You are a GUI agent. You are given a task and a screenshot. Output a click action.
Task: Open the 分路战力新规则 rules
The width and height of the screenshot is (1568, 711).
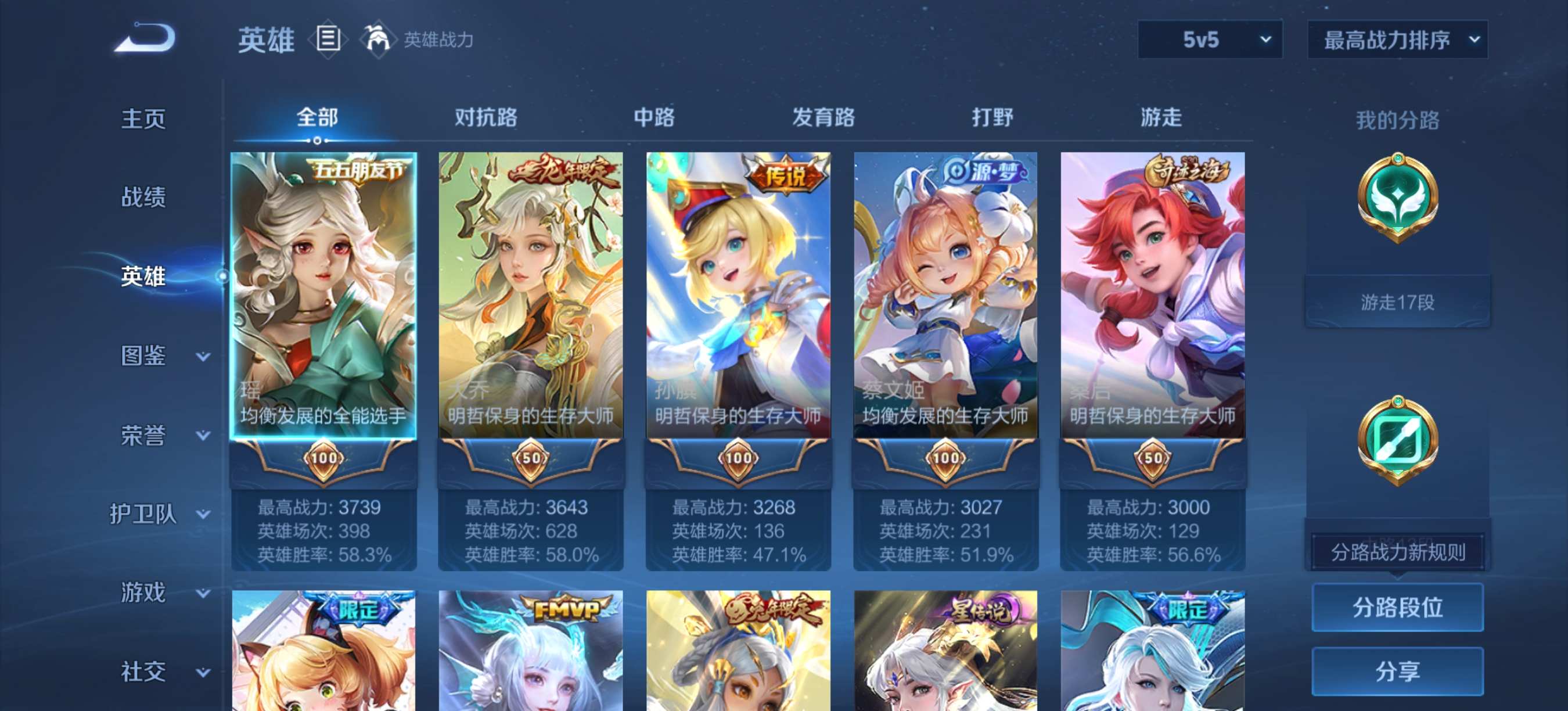click(x=1397, y=552)
